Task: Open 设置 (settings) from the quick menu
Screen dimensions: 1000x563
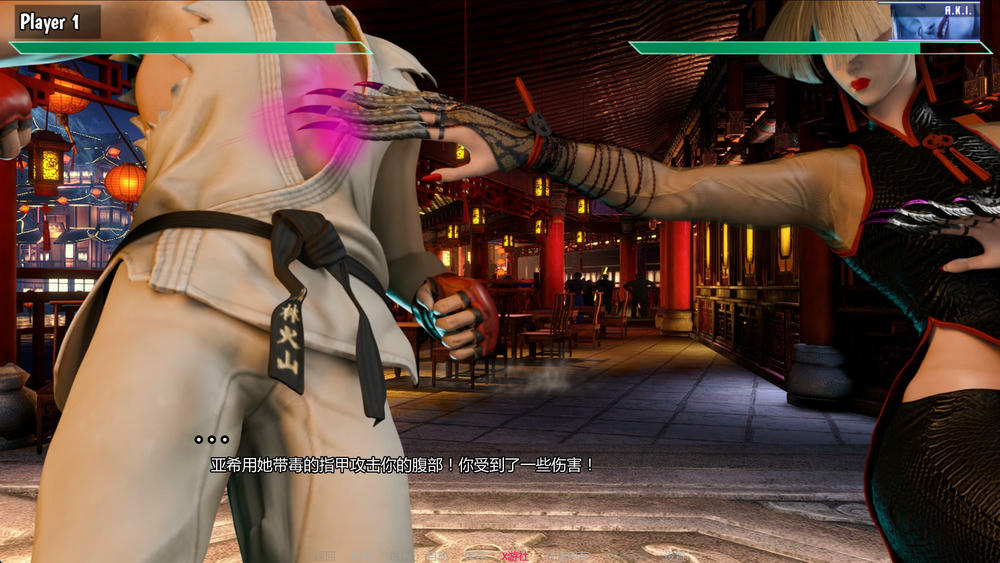Action: pyautogui.click(x=675, y=556)
